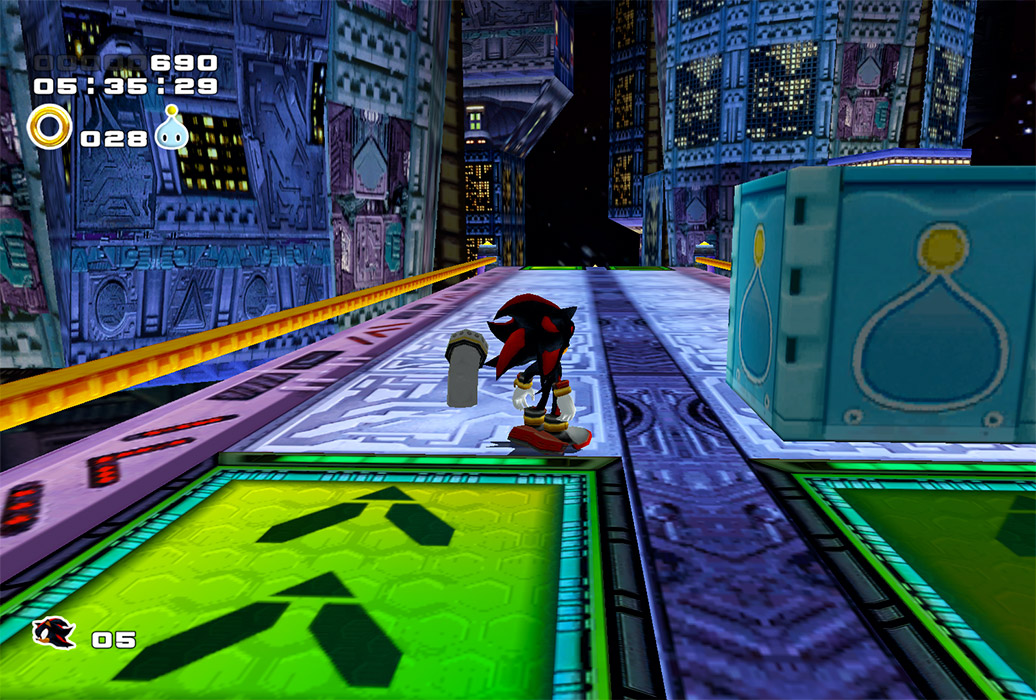Image resolution: width=1036 pixels, height=700 pixels.
Task: Select the blue Chao icon
Action: 171,129
